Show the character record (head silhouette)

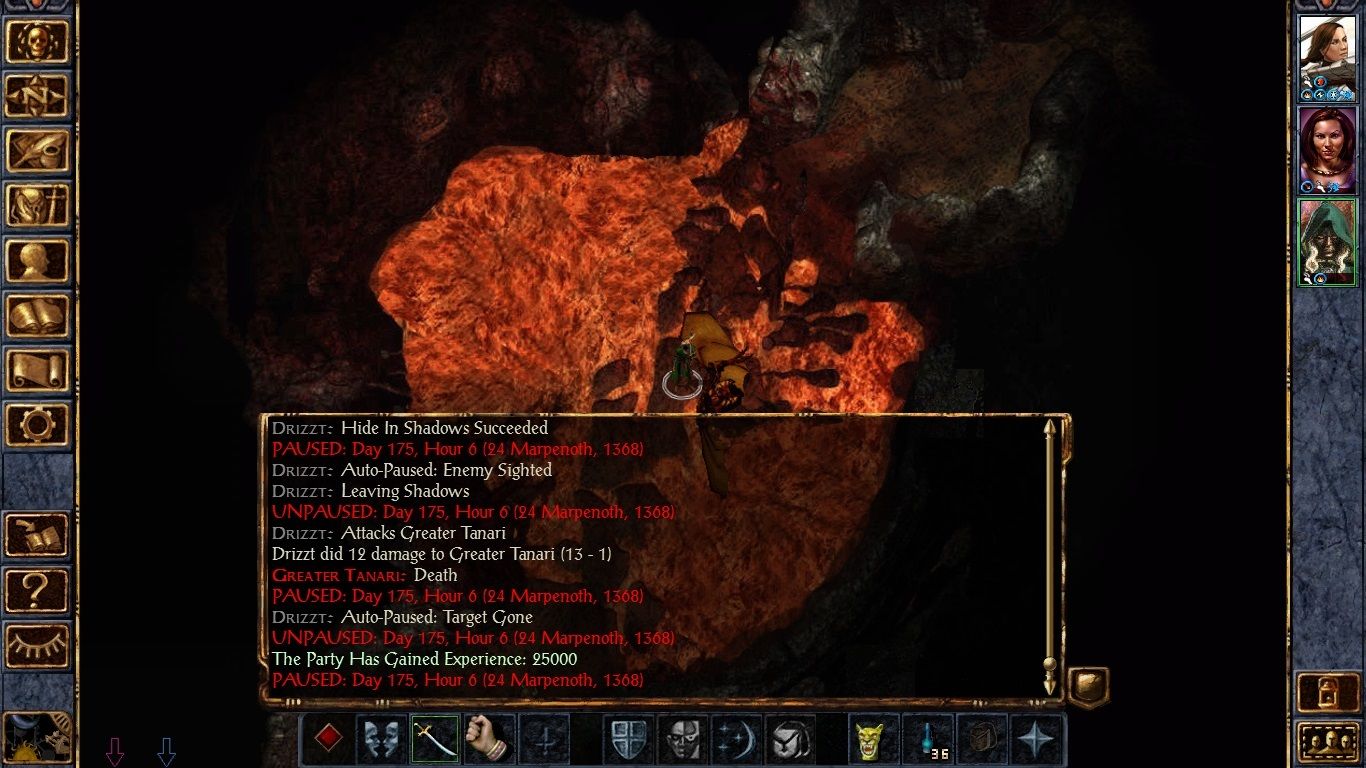click(x=38, y=260)
